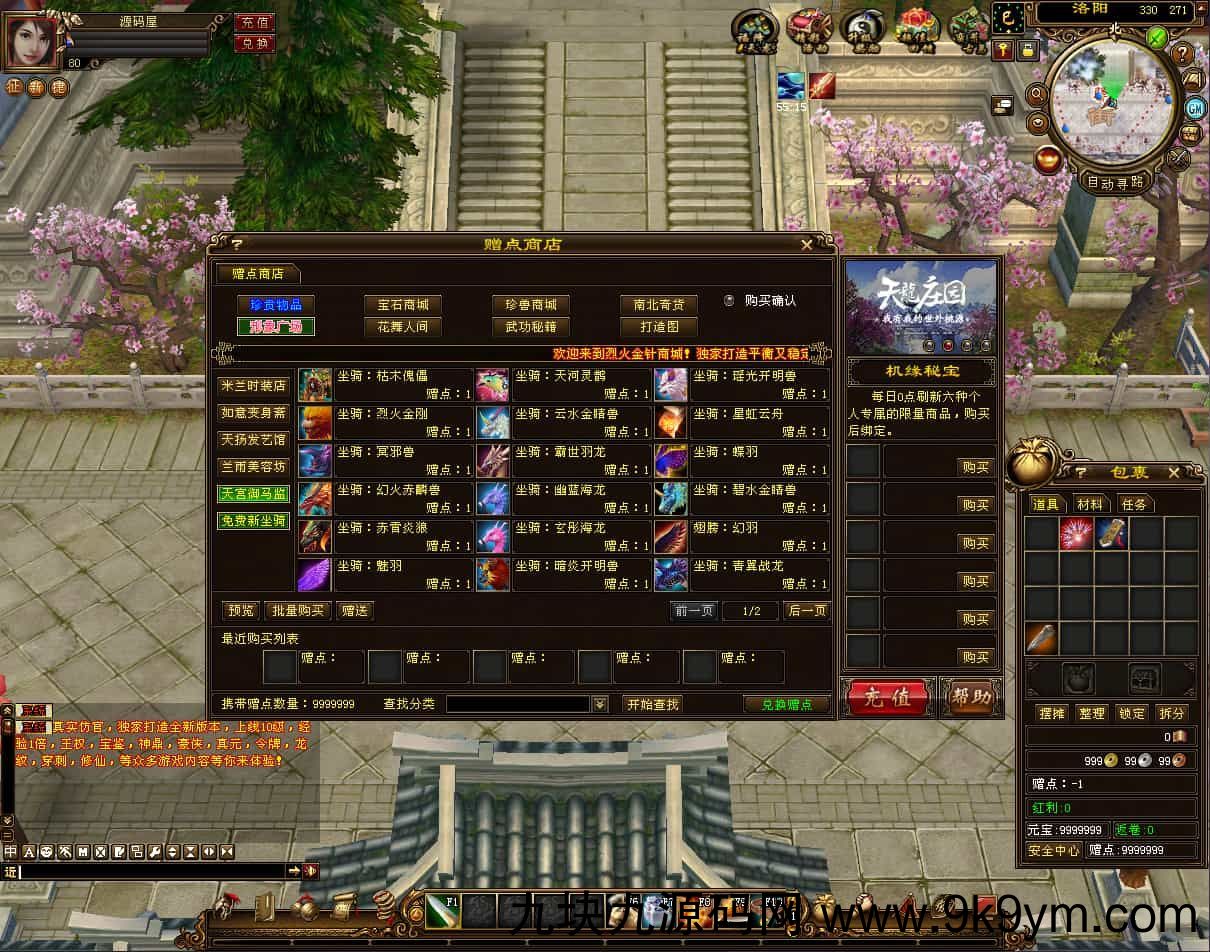Choose the 米兰时装店 side category
1210x952 pixels.
pos(253,386)
